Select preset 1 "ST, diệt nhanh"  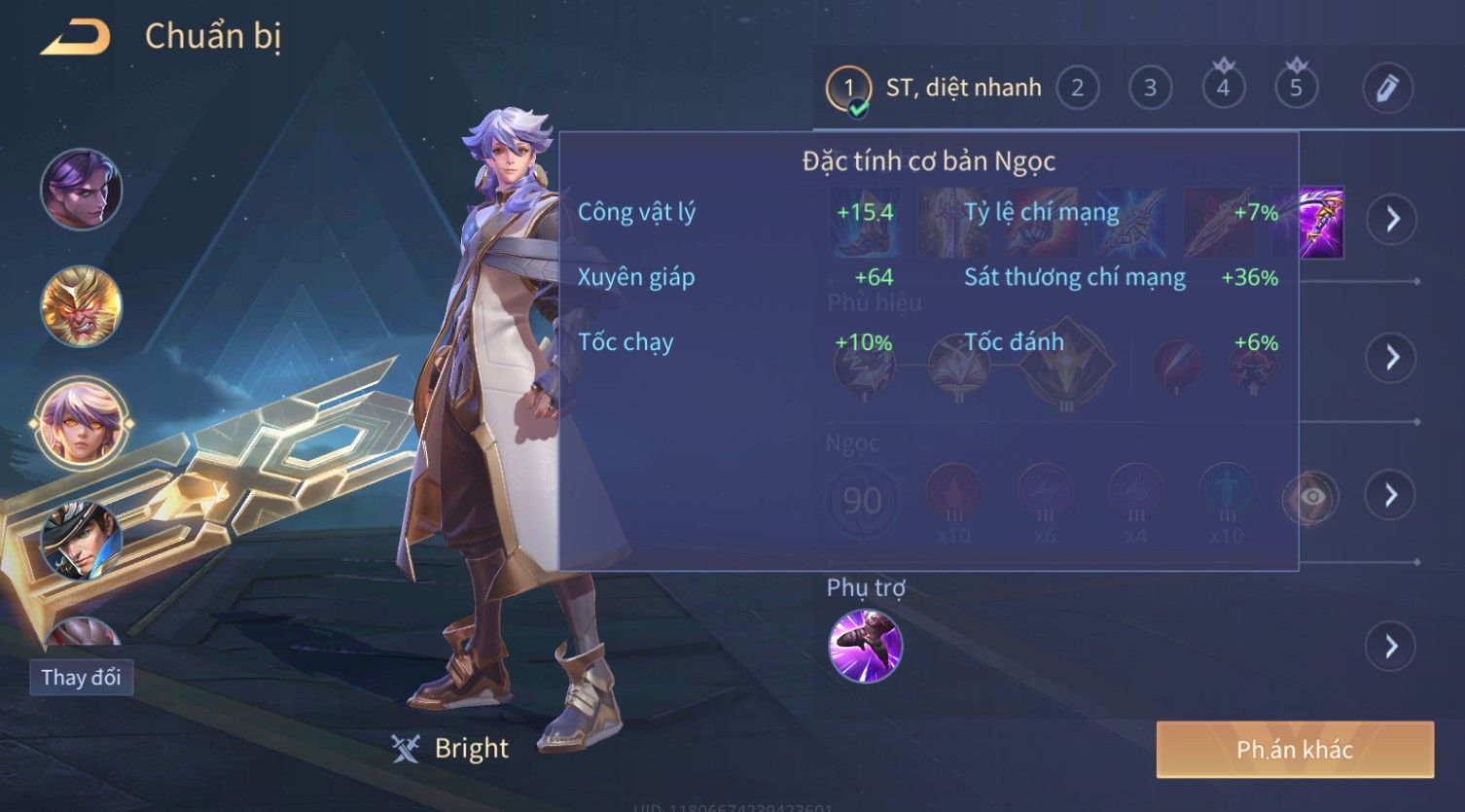pyautogui.click(x=848, y=88)
